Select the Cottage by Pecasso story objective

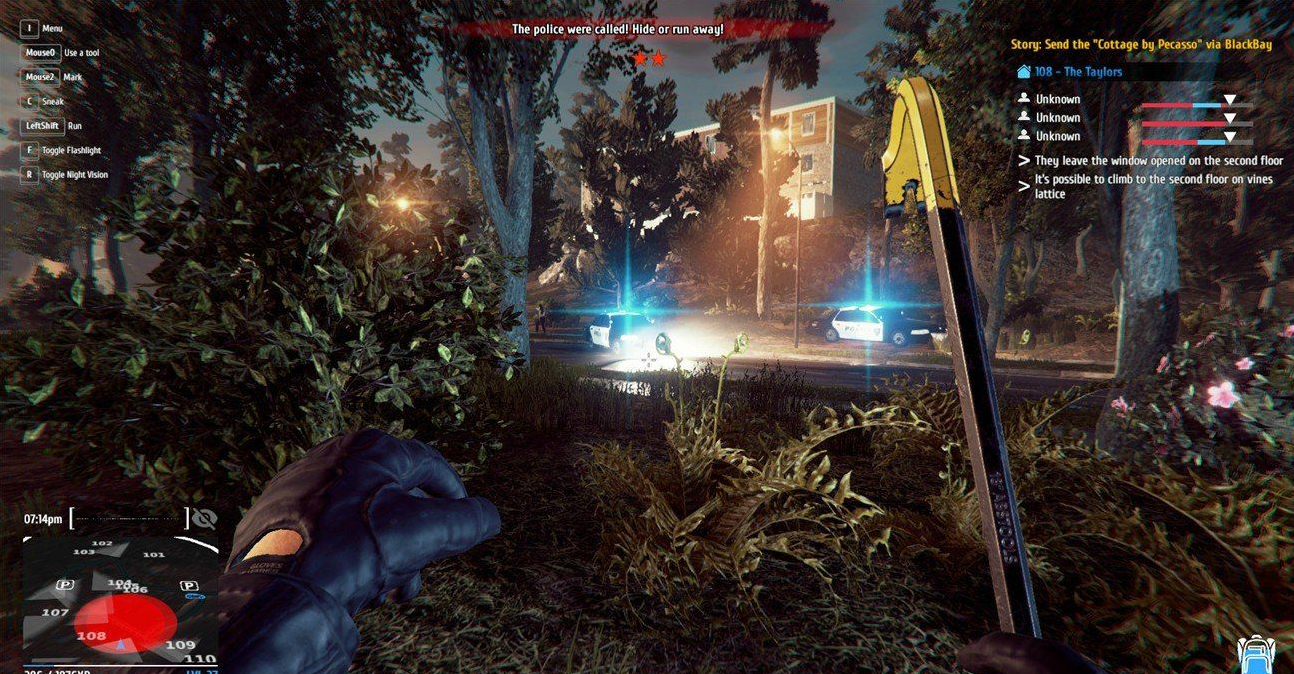coord(1141,45)
